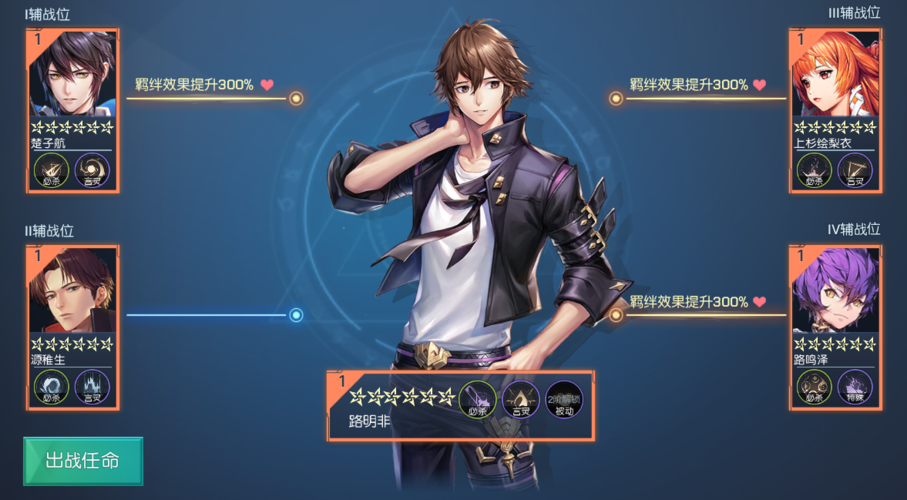View 上杉绘梨衣's 必杀 skill icon
Screen dimensions: 907x500
click(x=814, y=170)
